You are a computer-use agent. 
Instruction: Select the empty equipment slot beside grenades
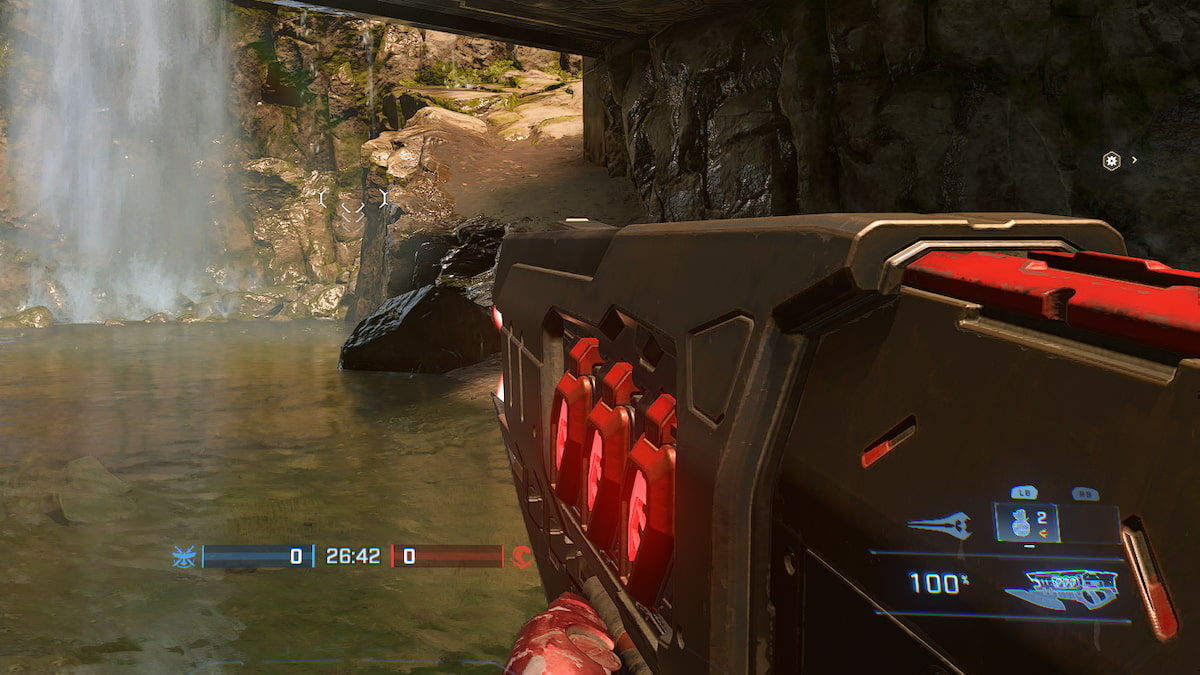pyautogui.click(x=1089, y=523)
